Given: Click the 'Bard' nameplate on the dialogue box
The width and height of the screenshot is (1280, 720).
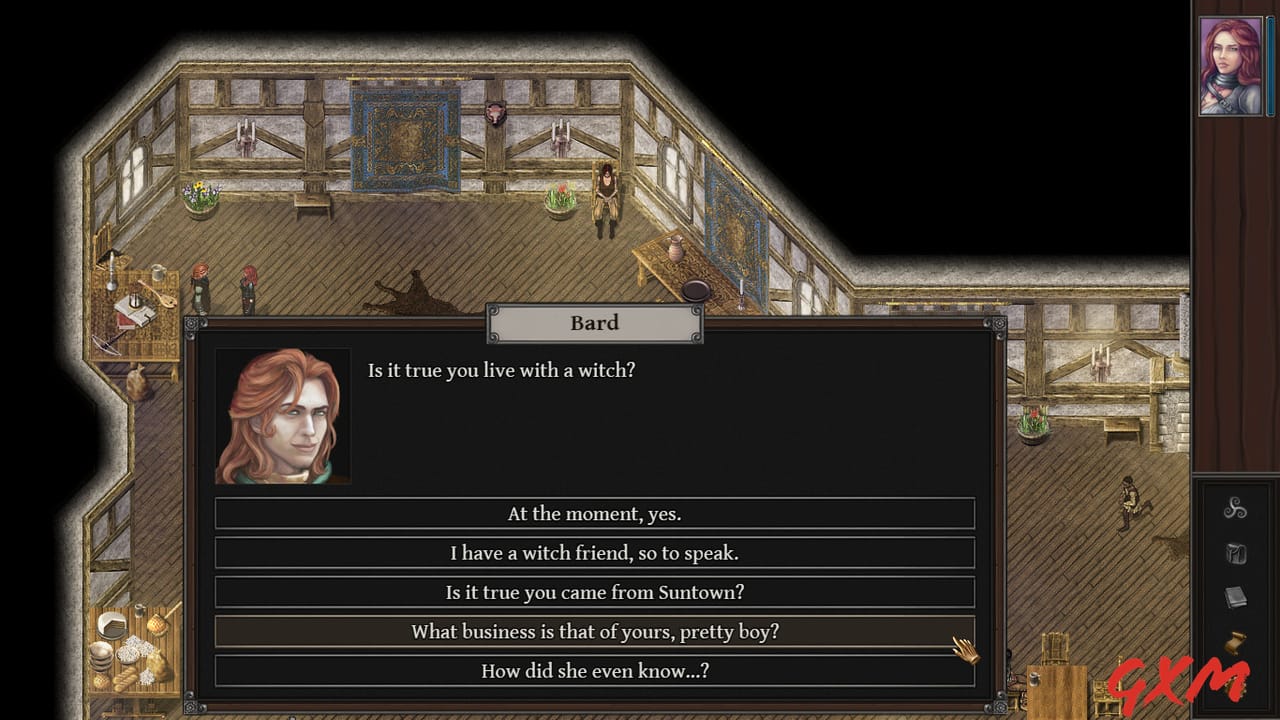Looking at the screenshot, I should pyautogui.click(x=595, y=322).
